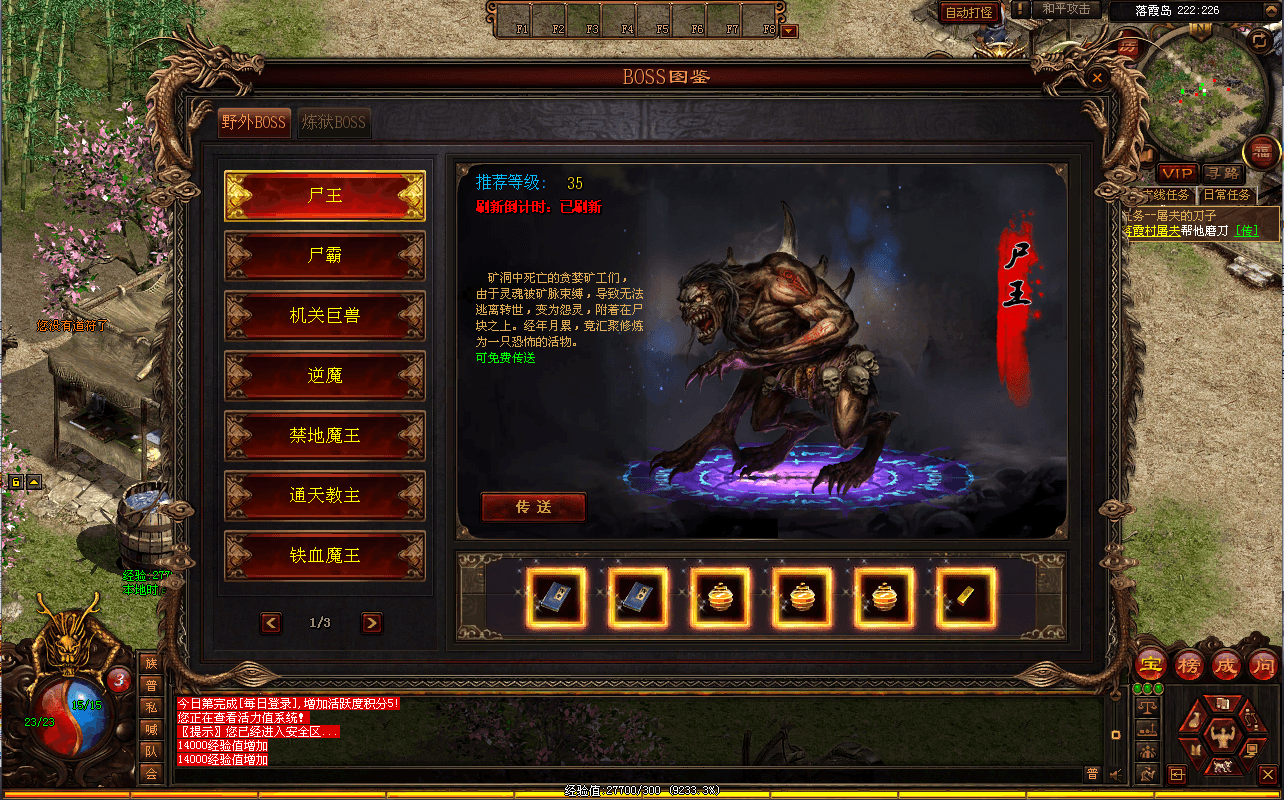Image resolution: width=1284 pixels, height=800 pixels.
Task: Switch to the 炼狱BOSS tab
Action: pos(335,123)
